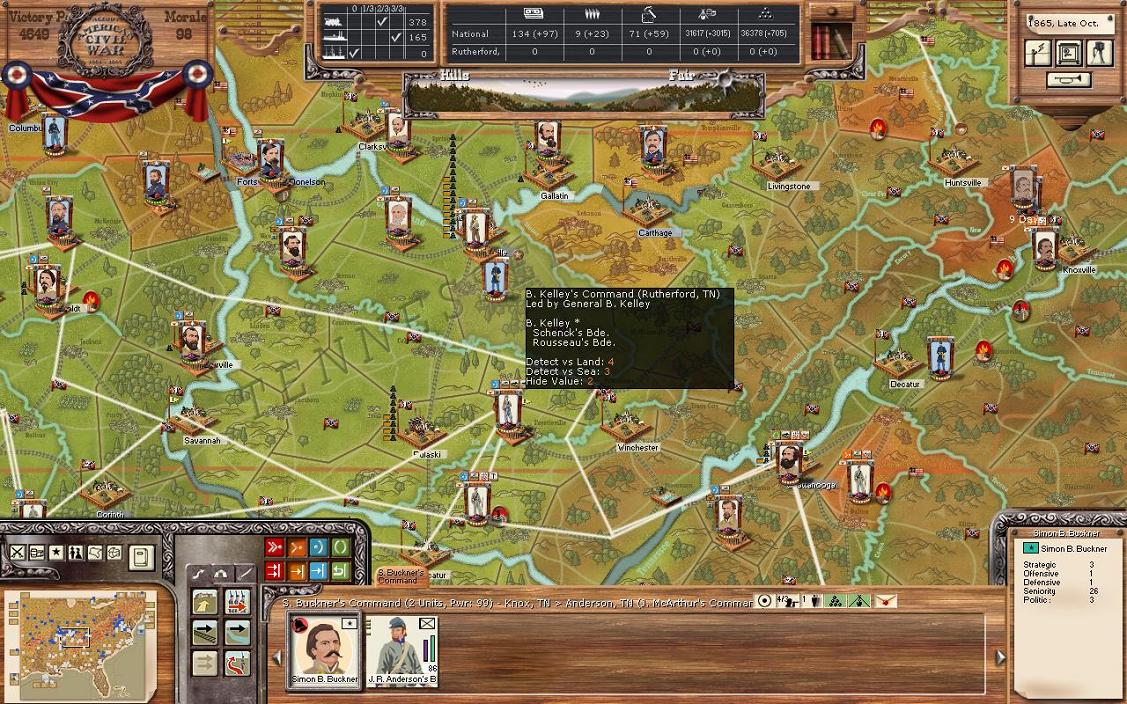
Task: Open the telegraph pole button
Action: (1038, 53)
